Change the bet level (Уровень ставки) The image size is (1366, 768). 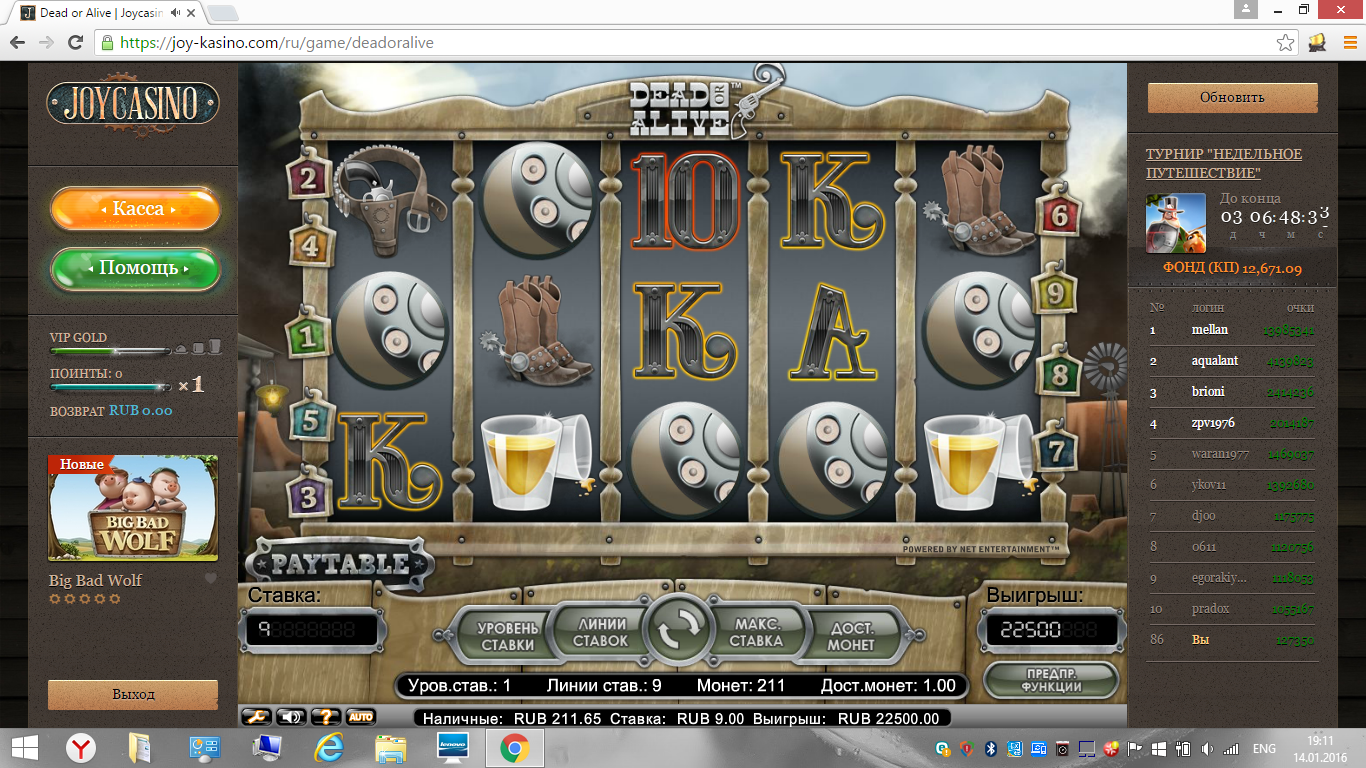coord(506,635)
